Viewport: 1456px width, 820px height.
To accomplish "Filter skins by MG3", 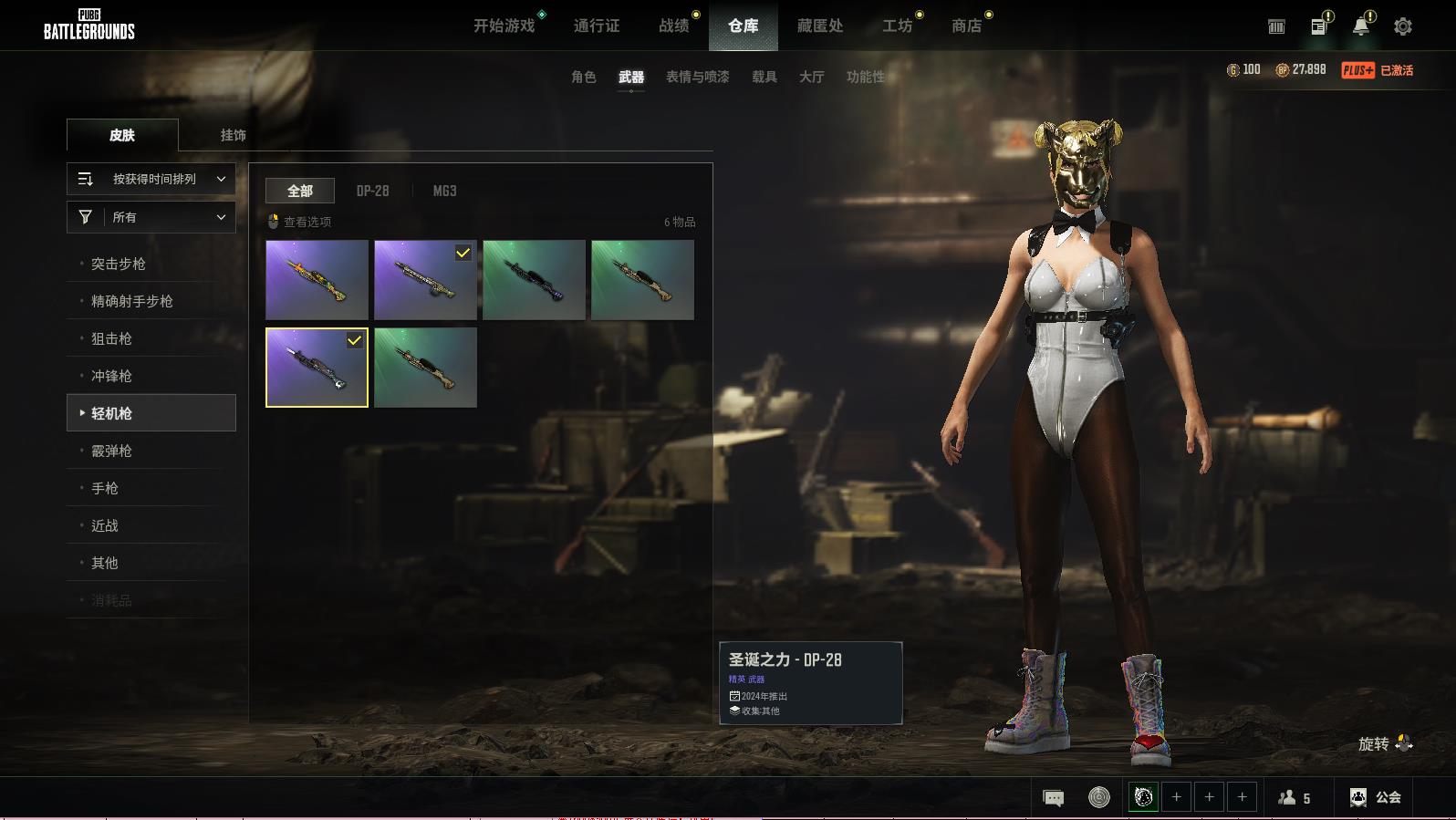I will click(x=444, y=191).
